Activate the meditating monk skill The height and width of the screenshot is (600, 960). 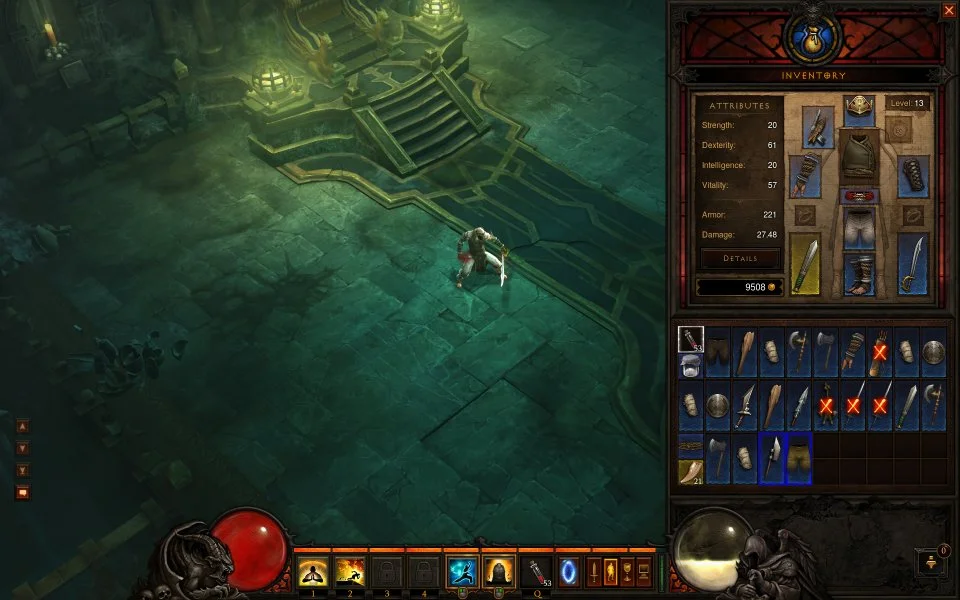(312, 572)
